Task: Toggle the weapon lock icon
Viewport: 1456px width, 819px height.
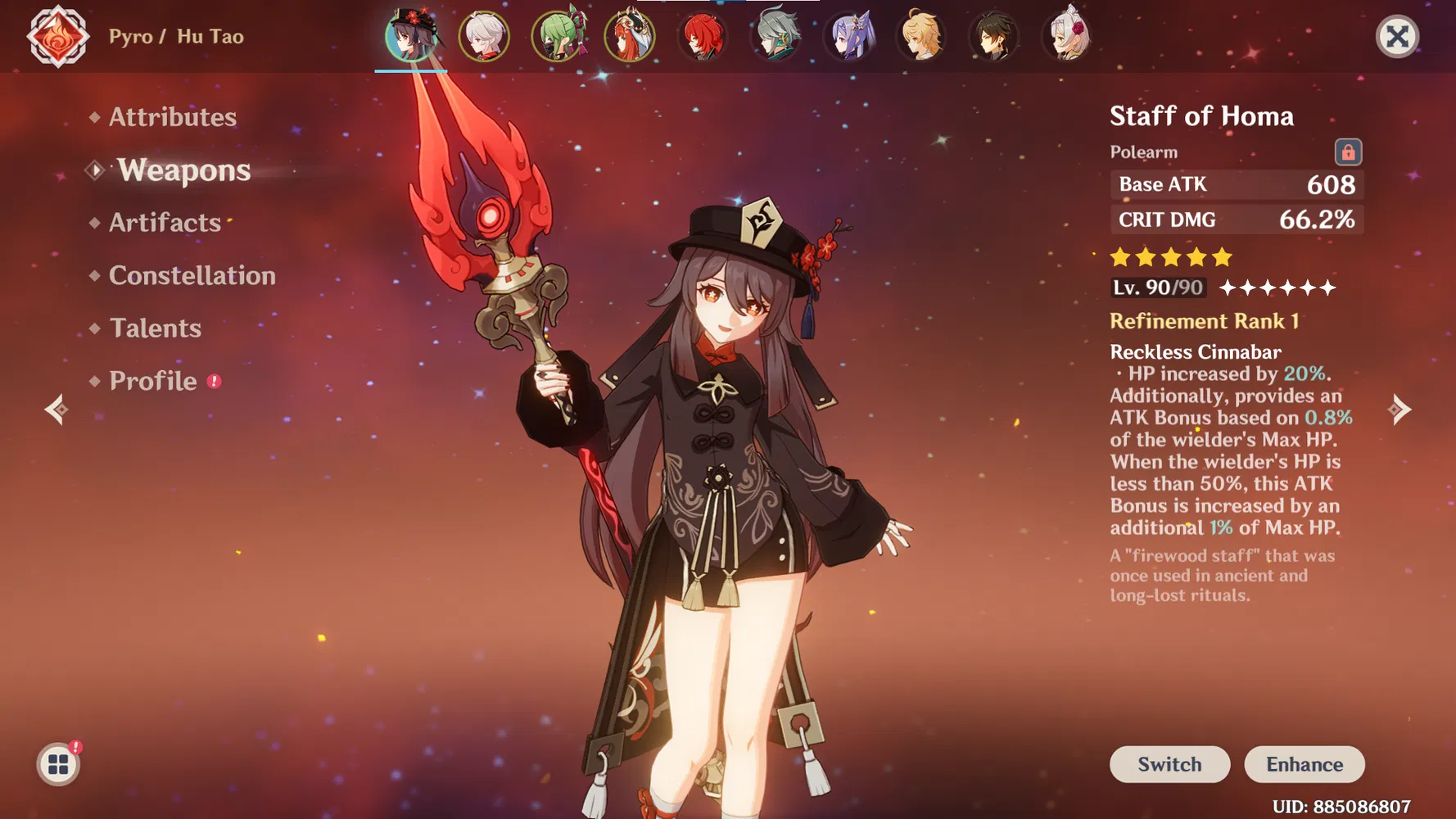Action: click(1348, 152)
